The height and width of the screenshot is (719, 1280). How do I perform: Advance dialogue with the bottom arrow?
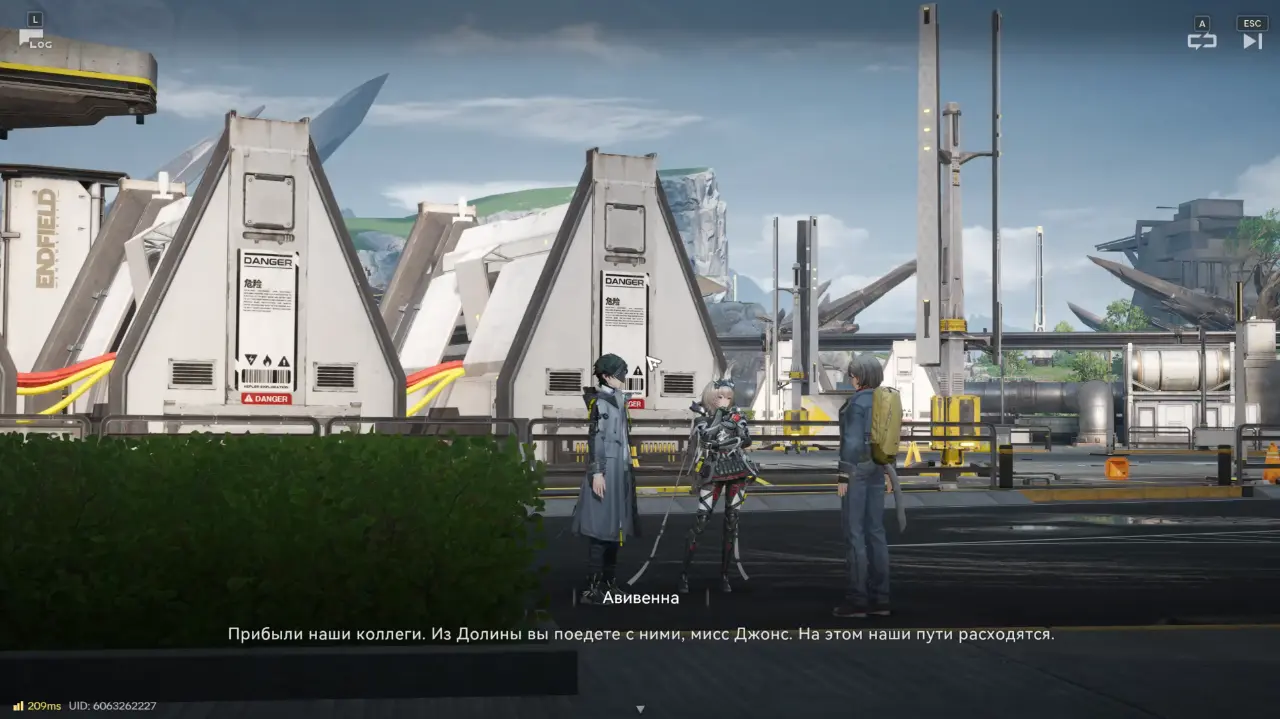click(640, 709)
